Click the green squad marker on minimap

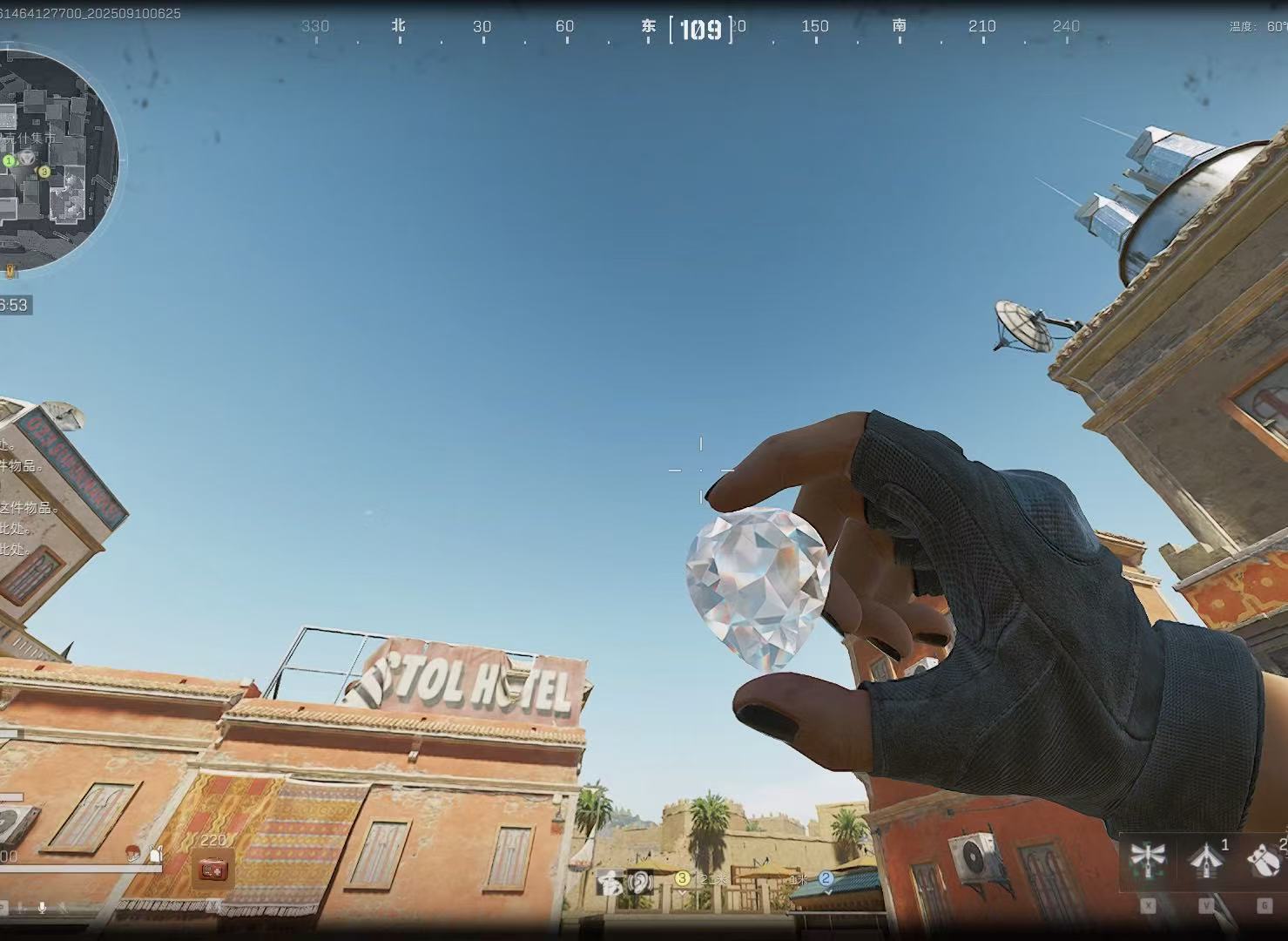coord(9,161)
